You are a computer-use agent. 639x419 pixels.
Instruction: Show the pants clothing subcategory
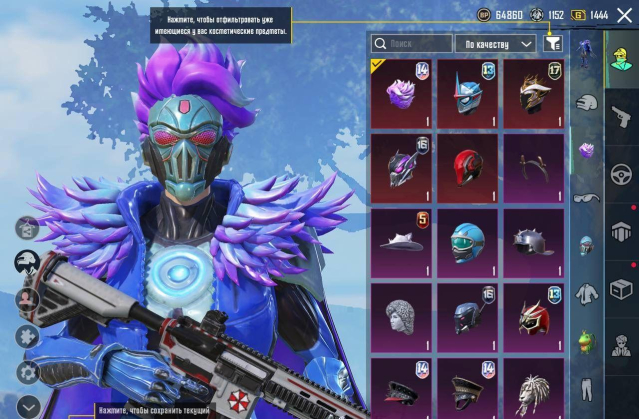(x=588, y=387)
